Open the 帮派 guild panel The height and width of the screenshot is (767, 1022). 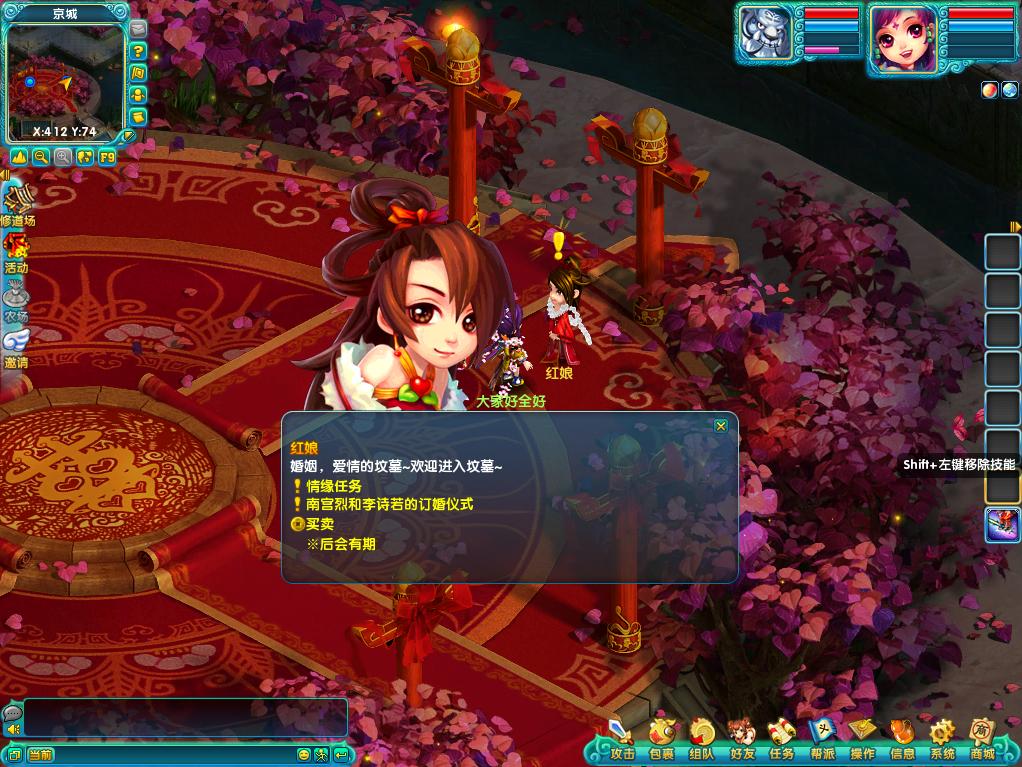pyautogui.click(x=821, y=740)
